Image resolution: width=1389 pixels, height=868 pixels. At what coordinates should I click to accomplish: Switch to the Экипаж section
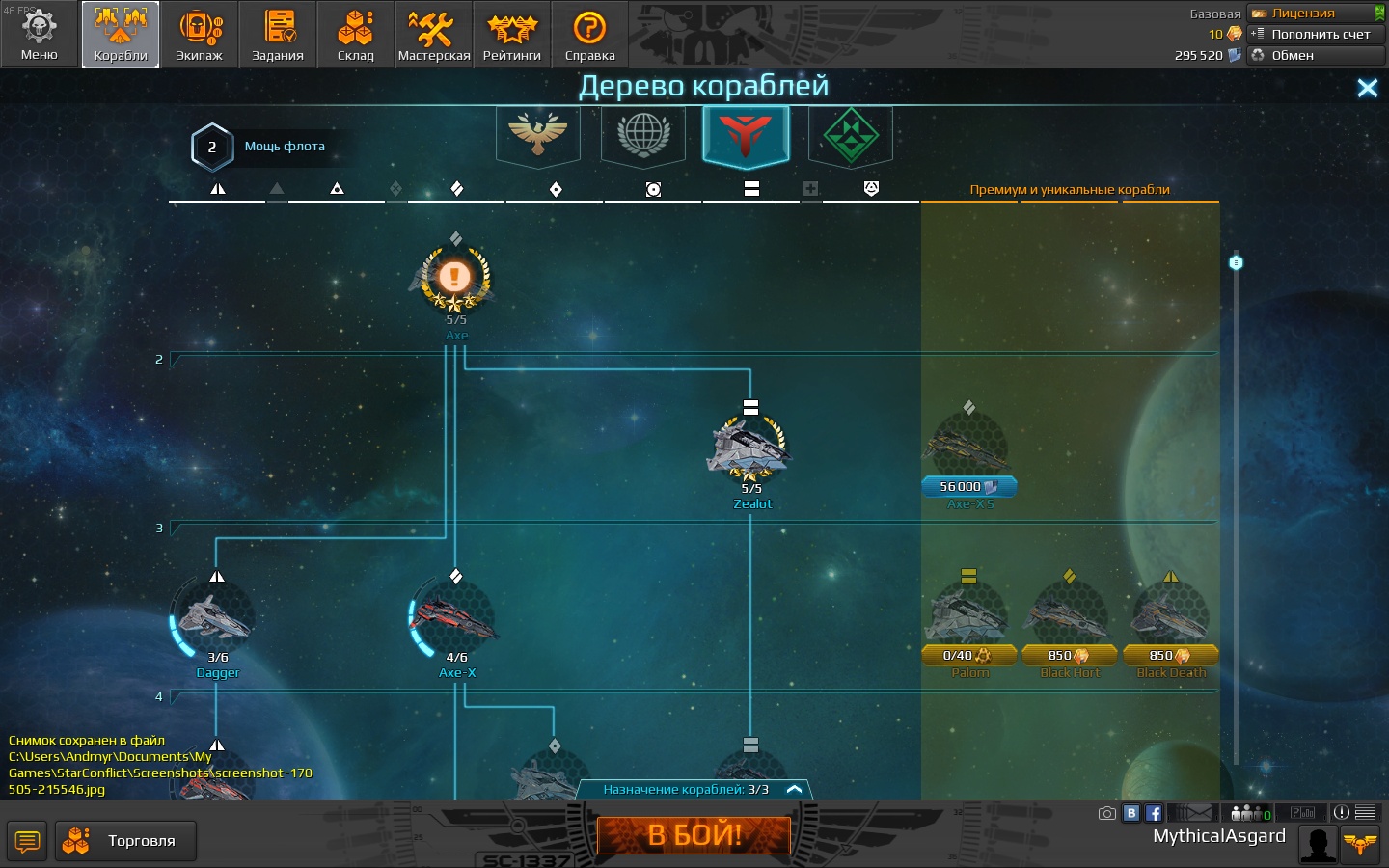199,34
